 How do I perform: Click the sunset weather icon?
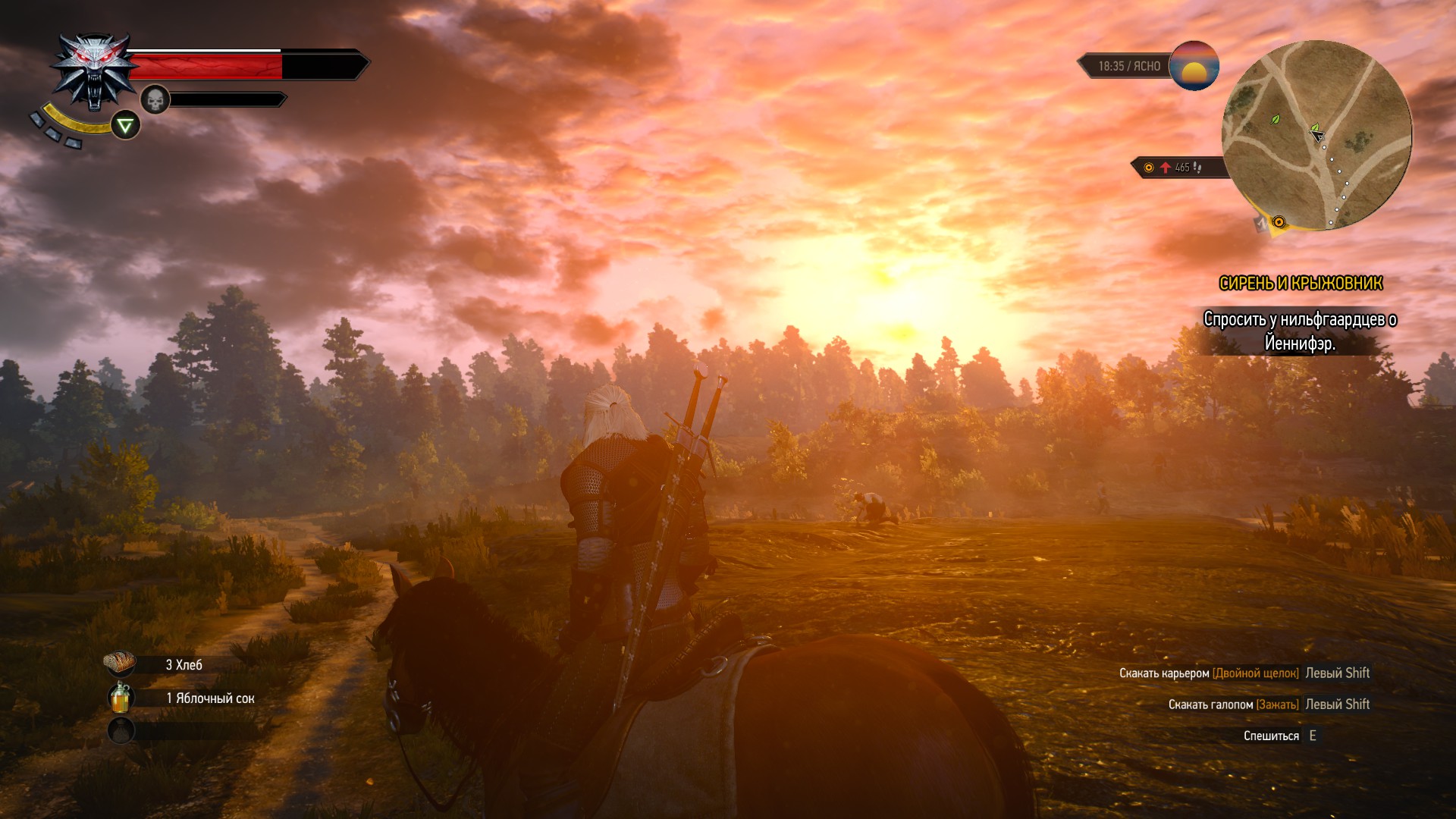tap(1194, 66)
